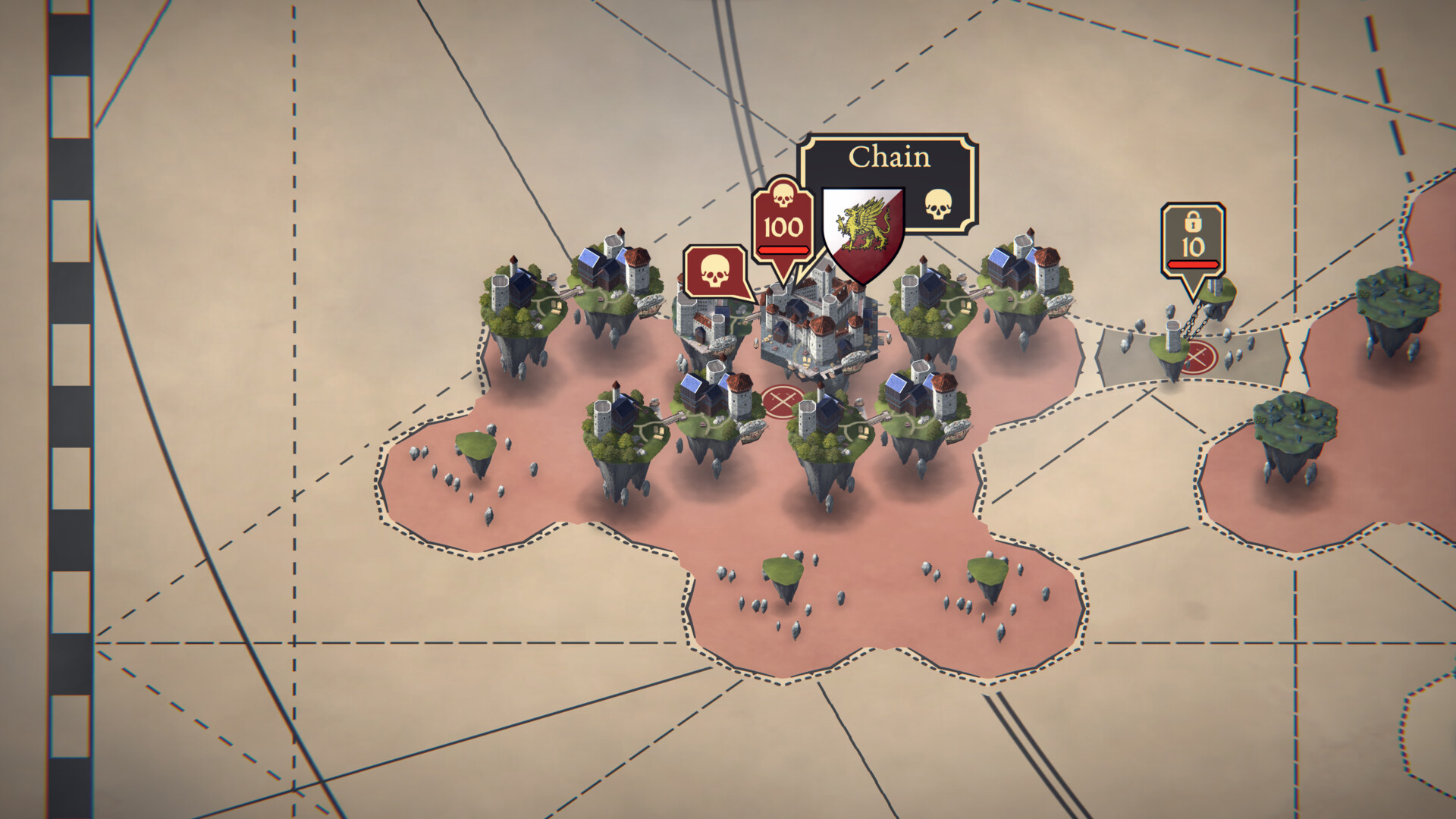1456x819 pixels.
Task: Select the skull speech bubble warning icon
Action: click(x=714, y=269)
